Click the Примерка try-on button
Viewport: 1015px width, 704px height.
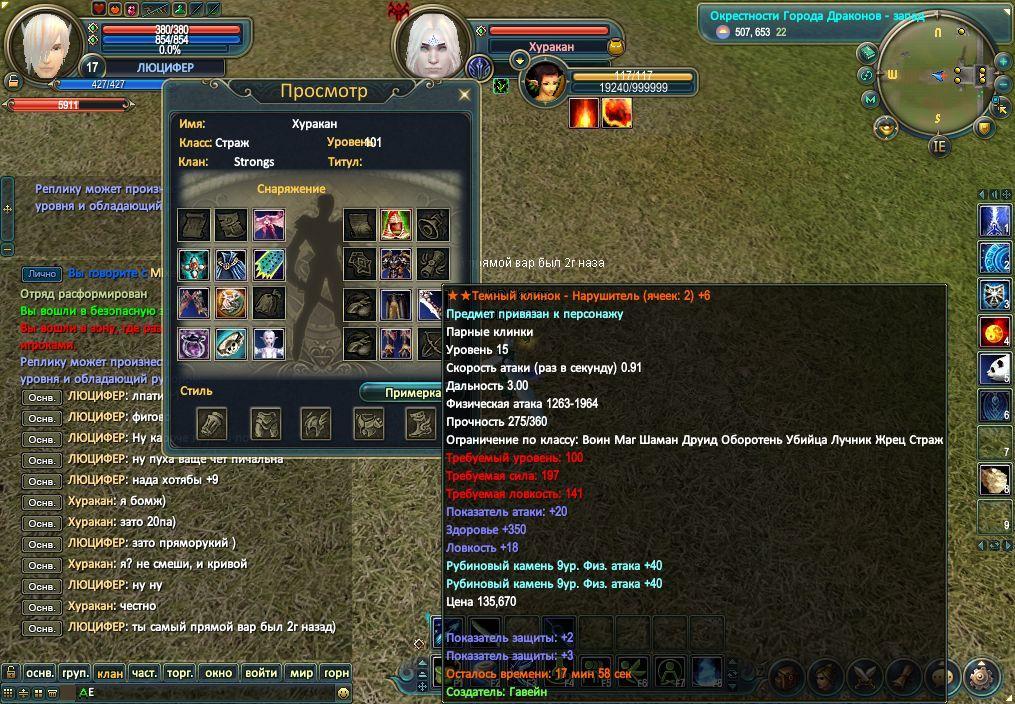click(411, 393)
